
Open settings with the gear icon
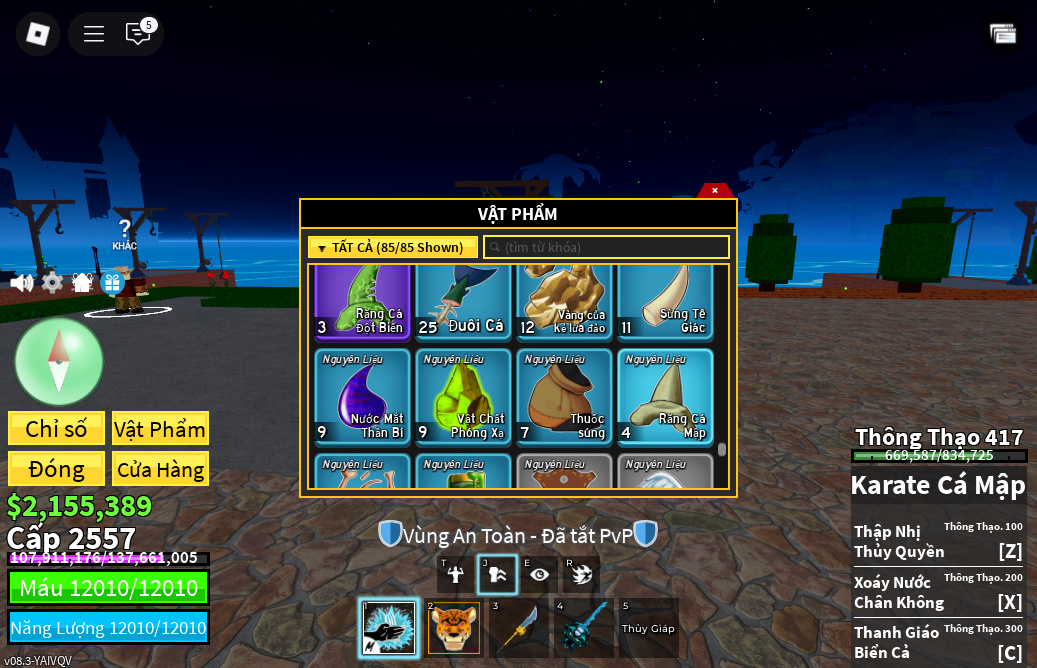[x=52, y=283]
